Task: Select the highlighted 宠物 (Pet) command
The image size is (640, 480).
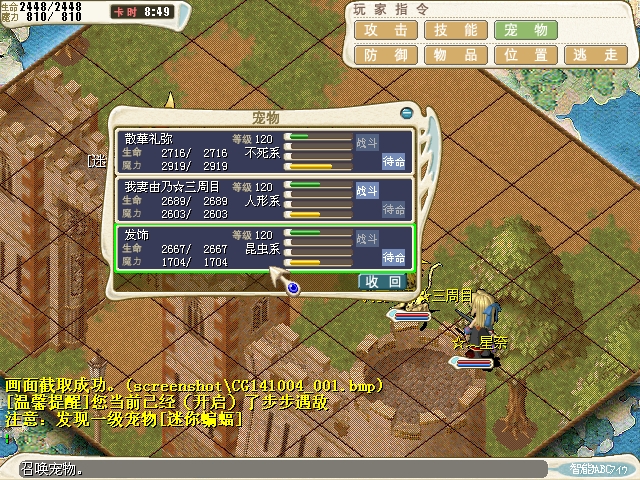Action: coord(519,30)
